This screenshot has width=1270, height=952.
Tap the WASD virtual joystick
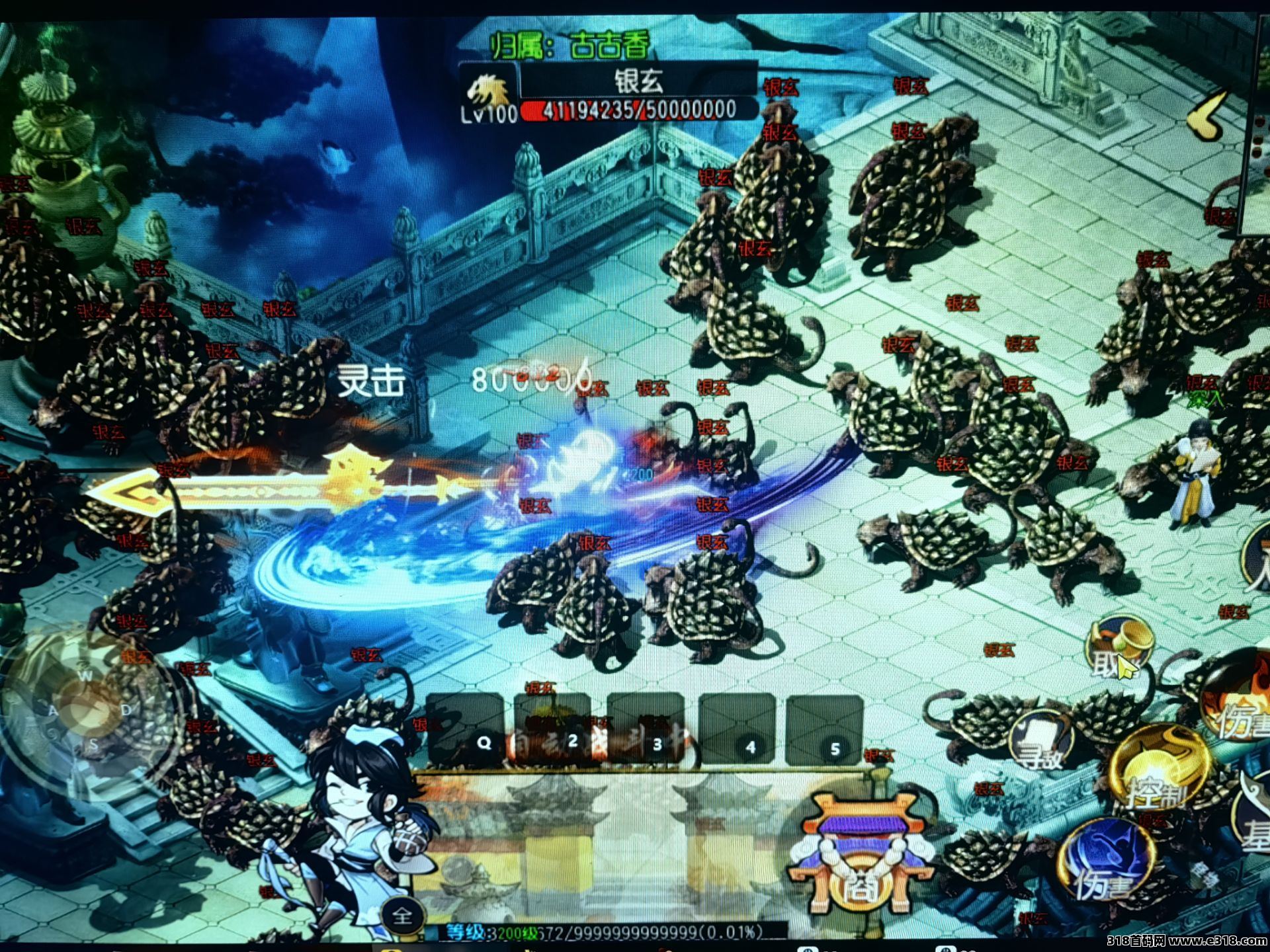(x=89, y=711)
